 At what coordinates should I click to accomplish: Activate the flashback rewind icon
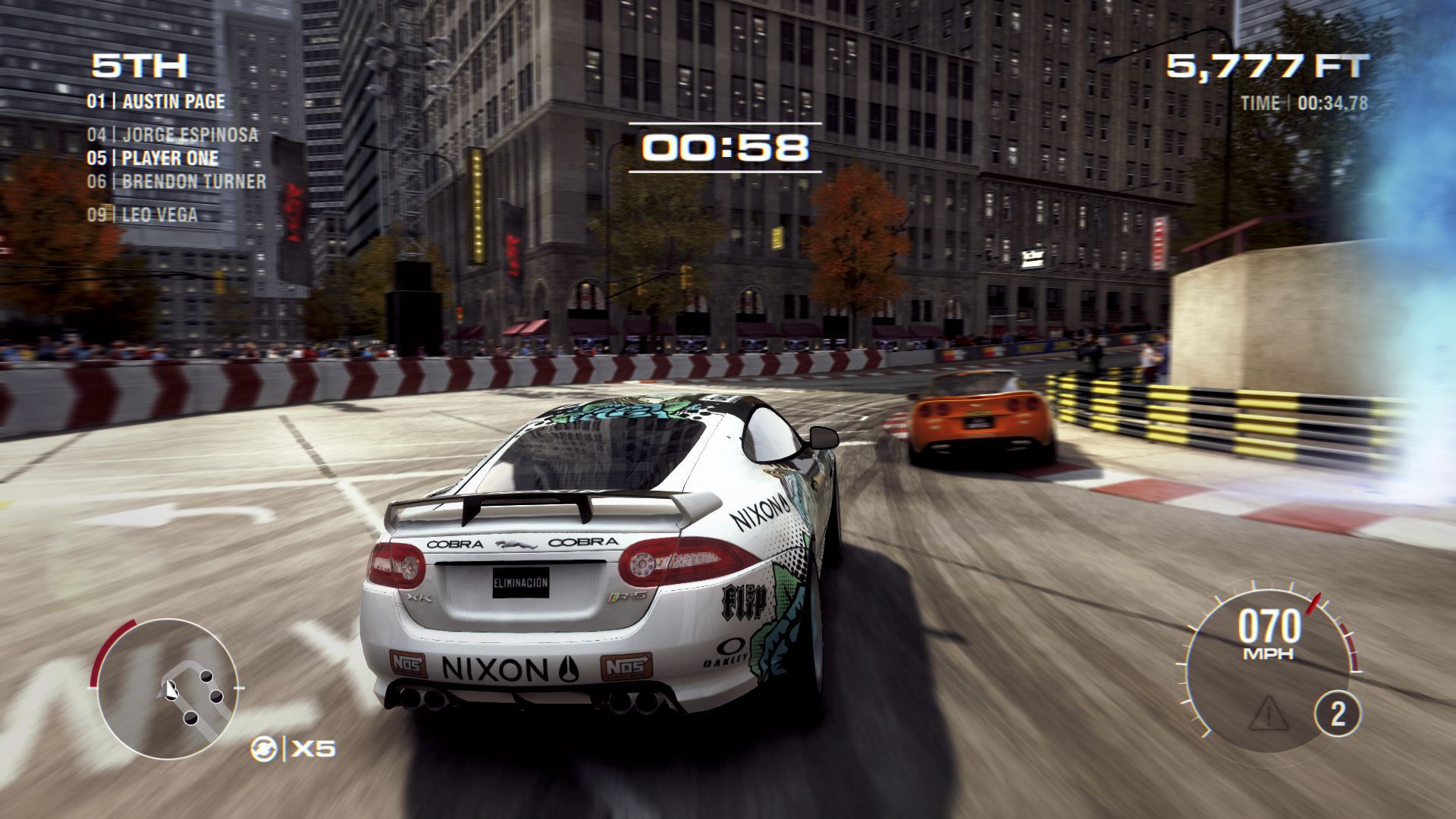(262, 749)
